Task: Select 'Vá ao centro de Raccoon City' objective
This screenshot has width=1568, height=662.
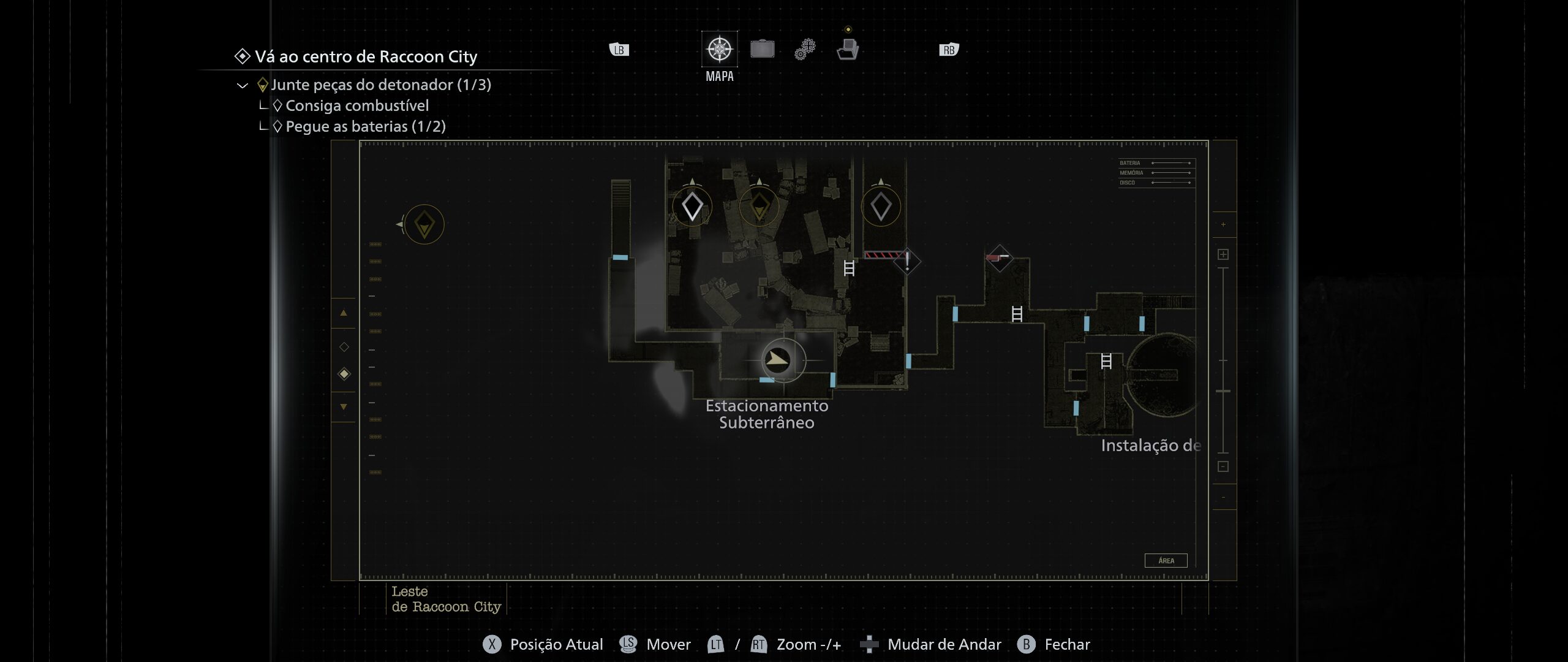Action: tap(365, 57)
